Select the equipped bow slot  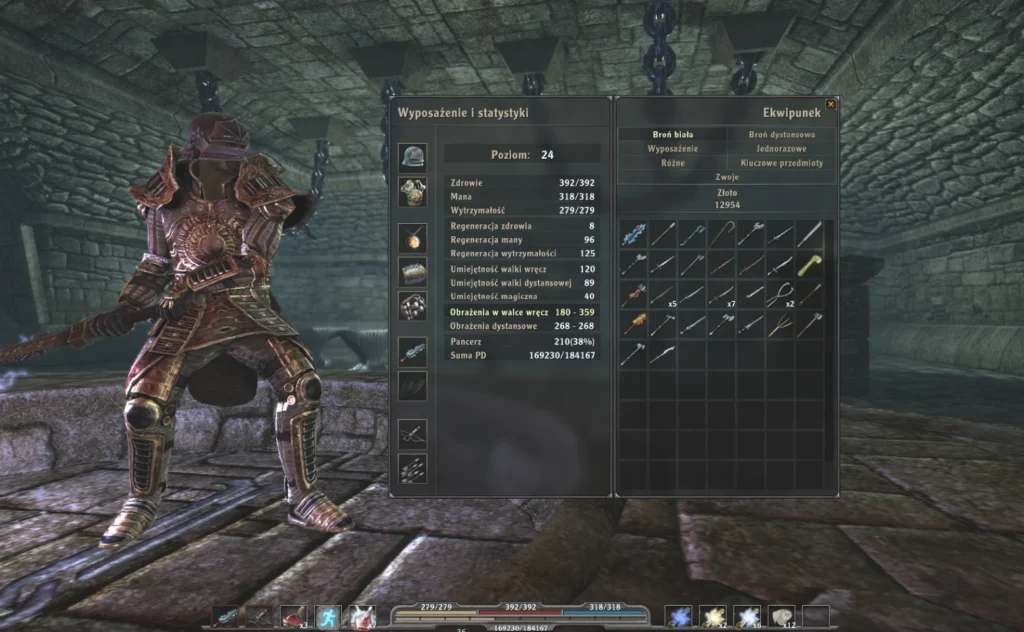tap(412, 433)
